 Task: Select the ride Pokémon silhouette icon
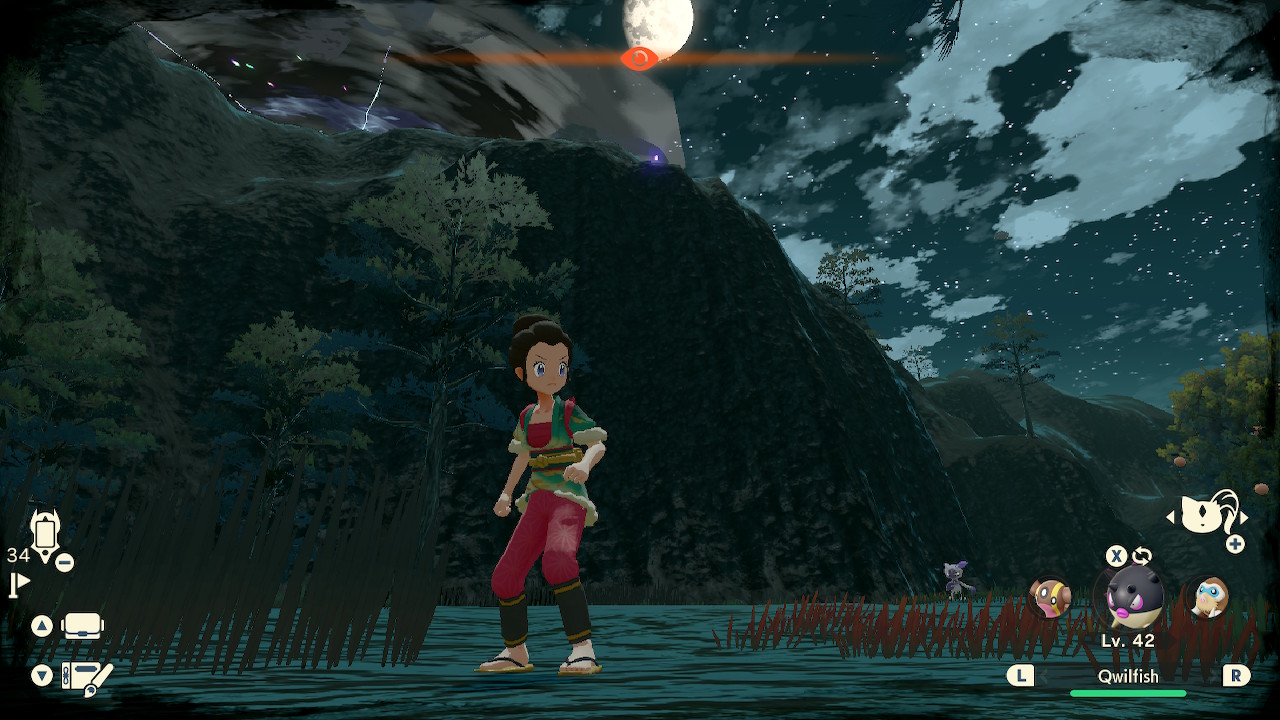(1207, 515)
